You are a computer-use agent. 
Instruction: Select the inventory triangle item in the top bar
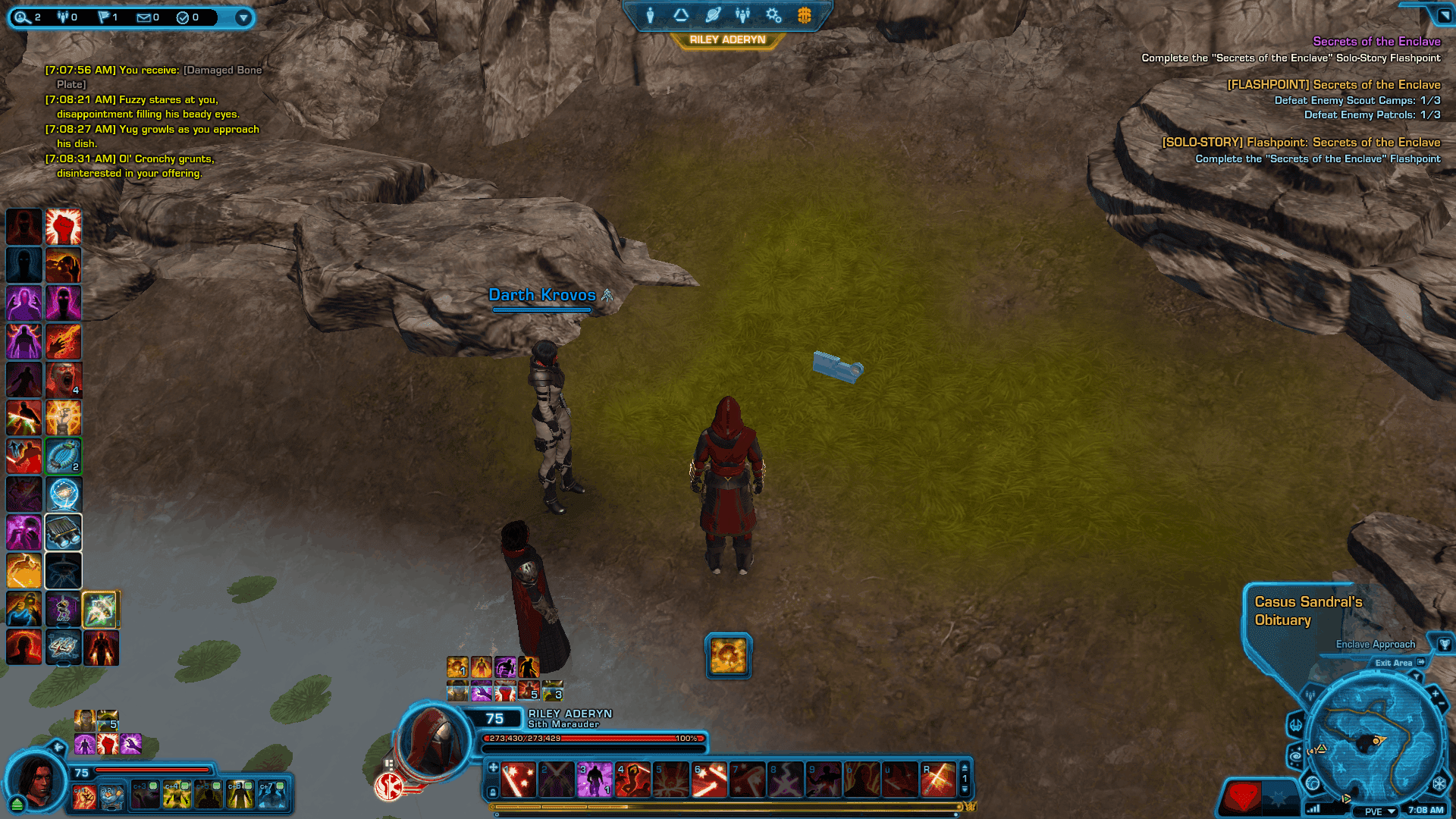tap(680, 14)
